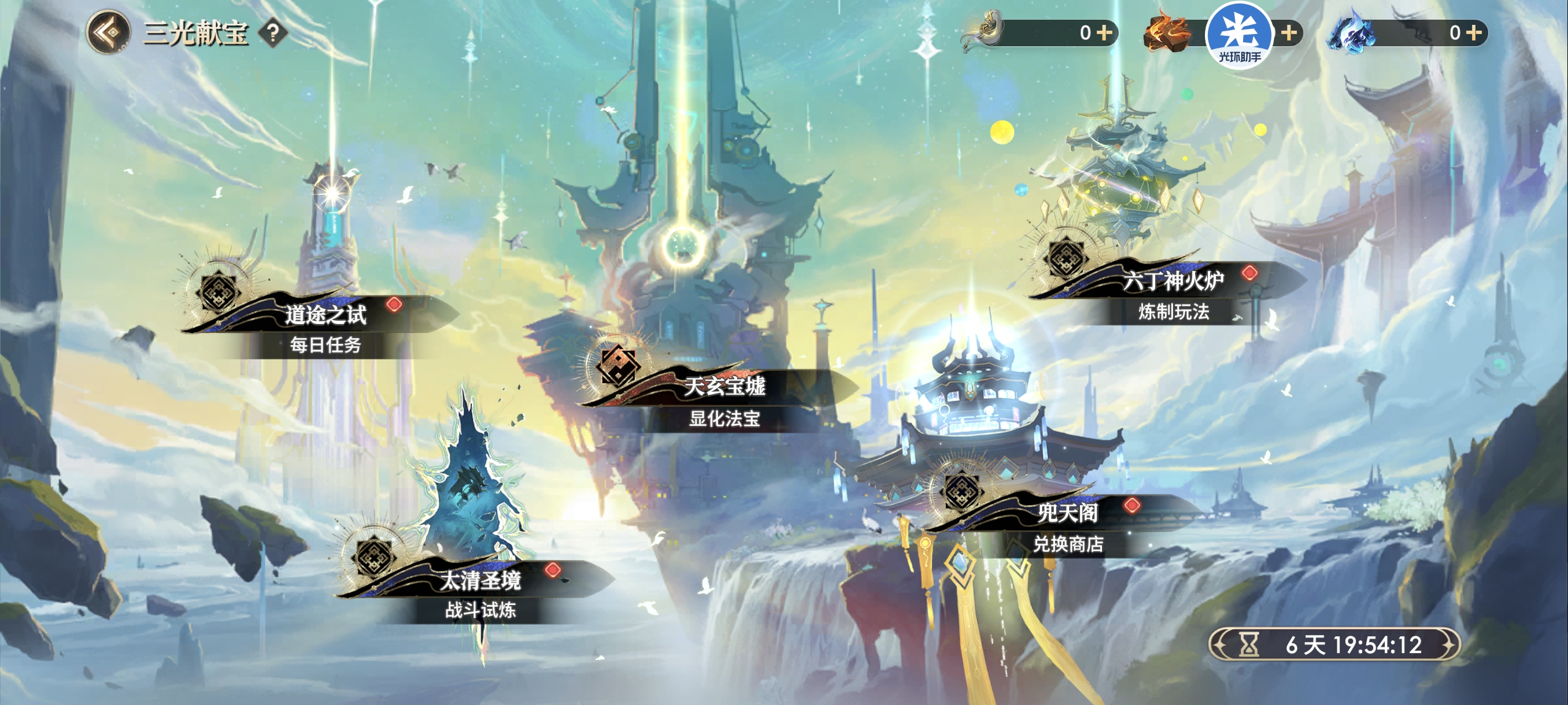The image size is (1568, 705).
Task: Add more fire stone currency with plus
Action: (1289, 32)
